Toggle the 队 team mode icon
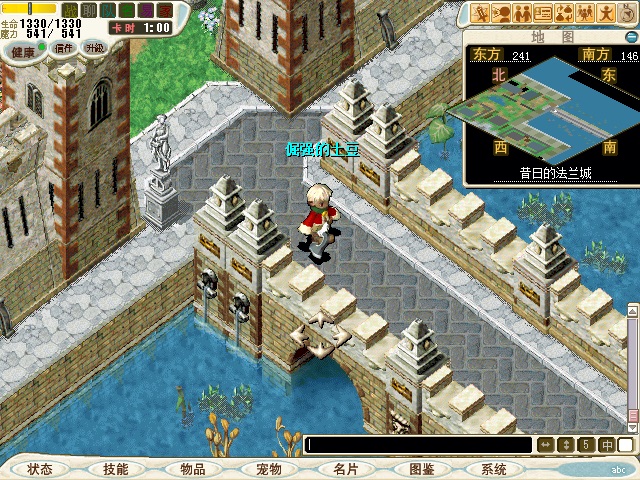The height and width of the screenshot is (480, 640). coord(107,9)
